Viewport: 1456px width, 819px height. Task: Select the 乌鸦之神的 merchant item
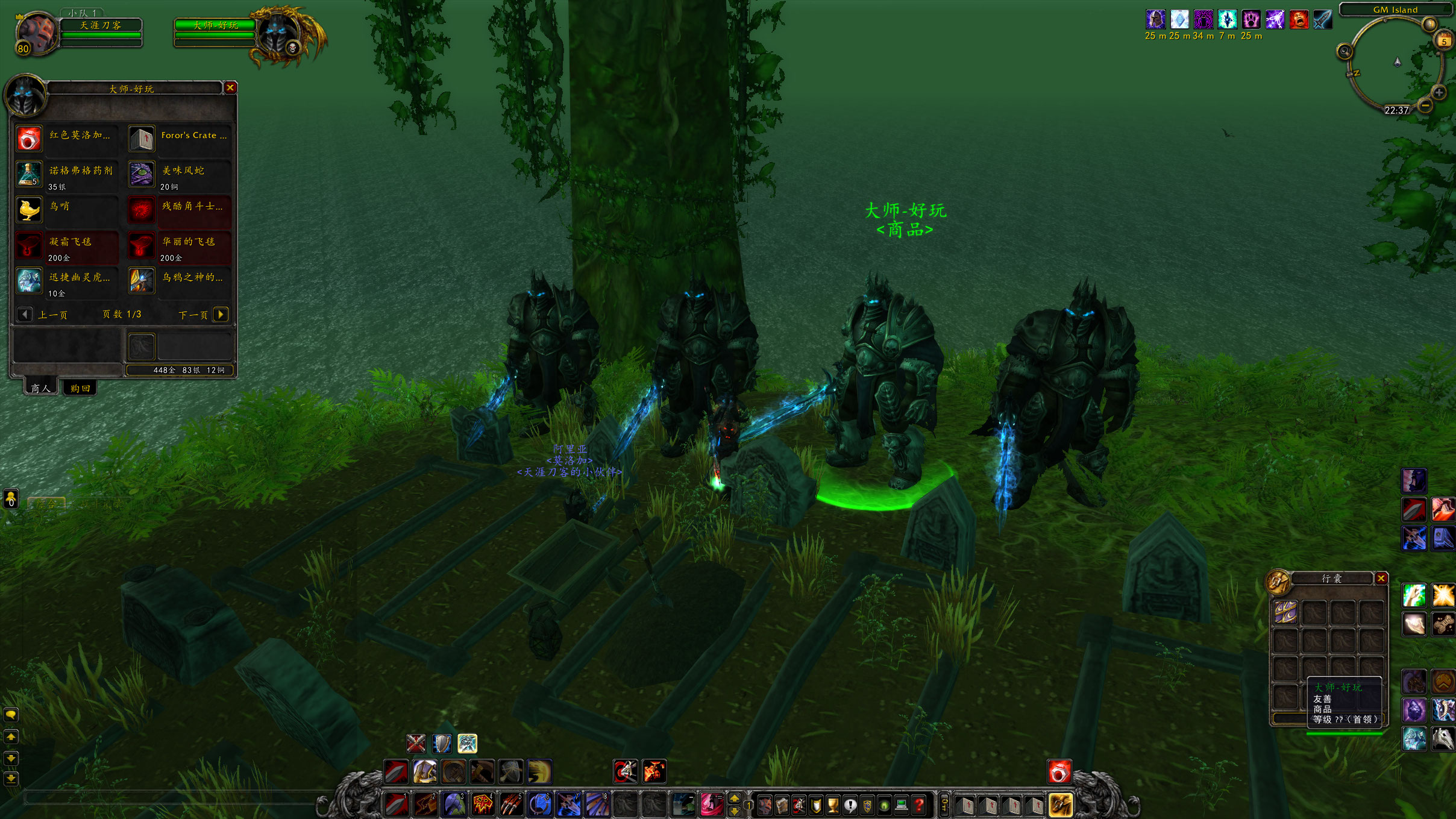click(x=142, y=281)
